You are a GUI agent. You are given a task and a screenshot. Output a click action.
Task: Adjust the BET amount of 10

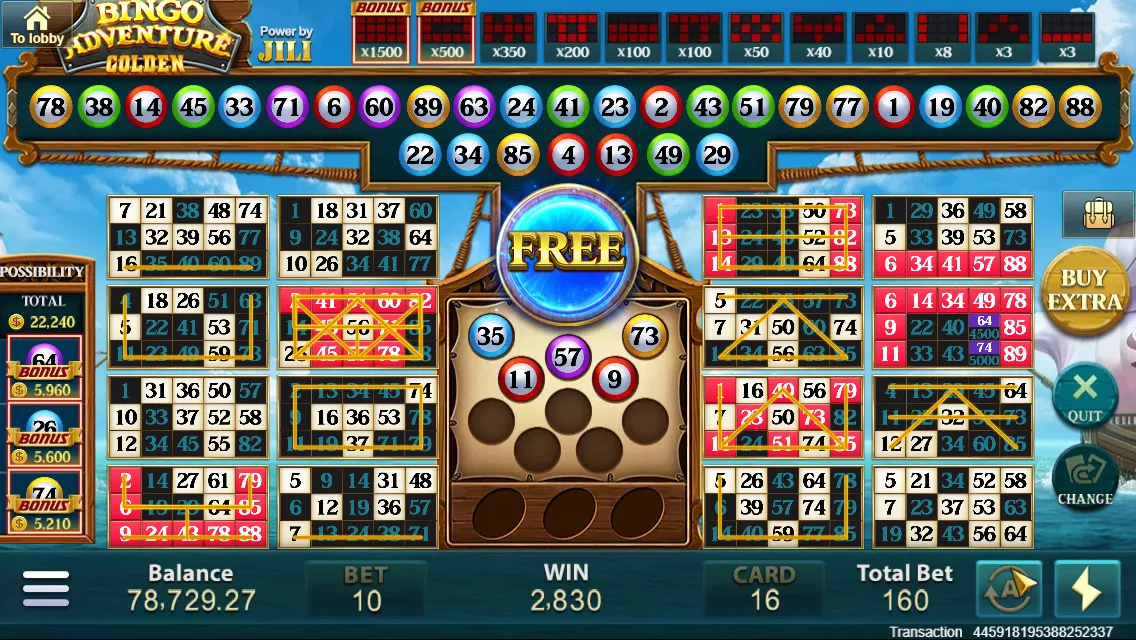(x=366, y=588)
